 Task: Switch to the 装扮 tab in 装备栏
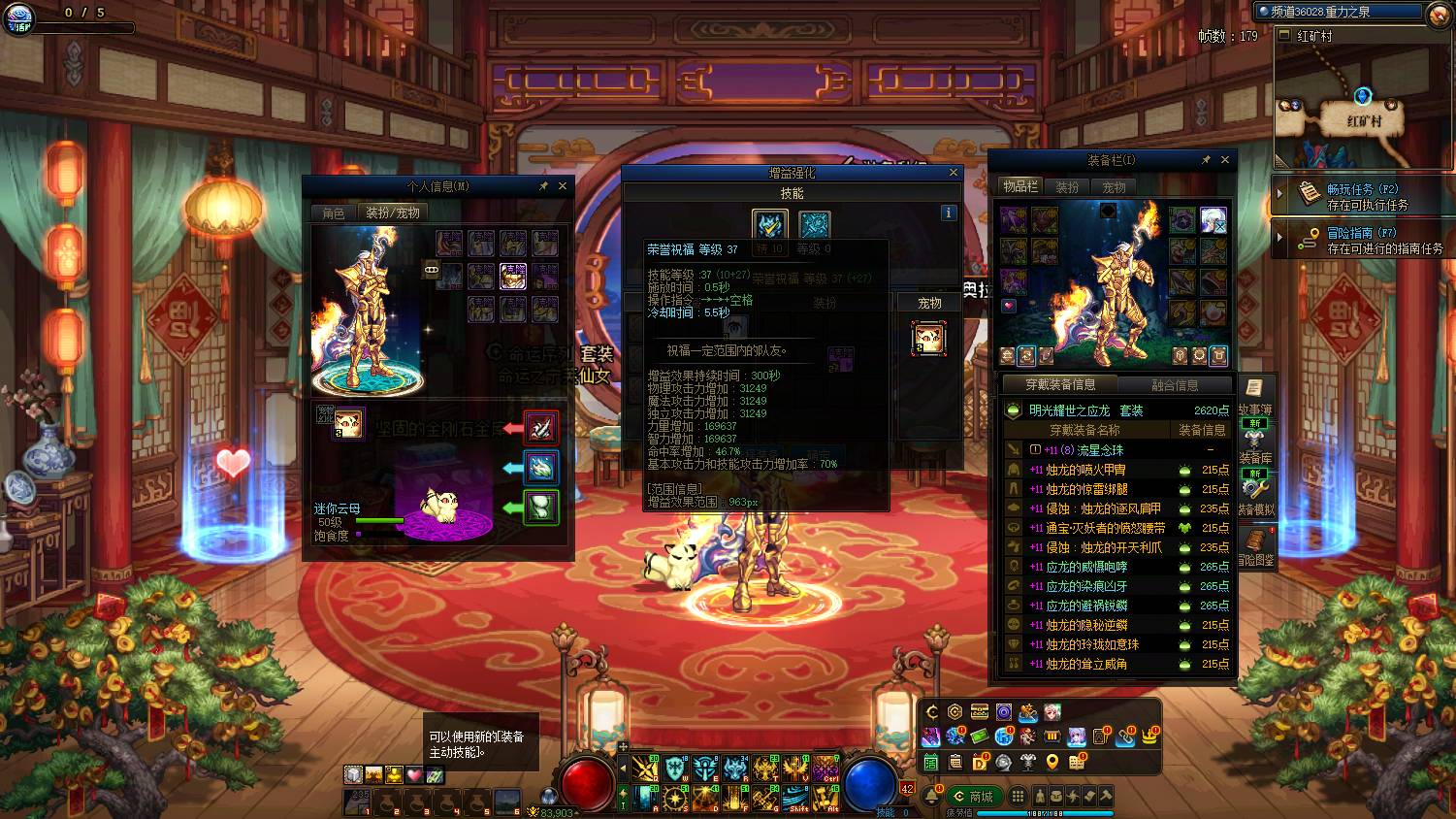(x=1067, y=187)
